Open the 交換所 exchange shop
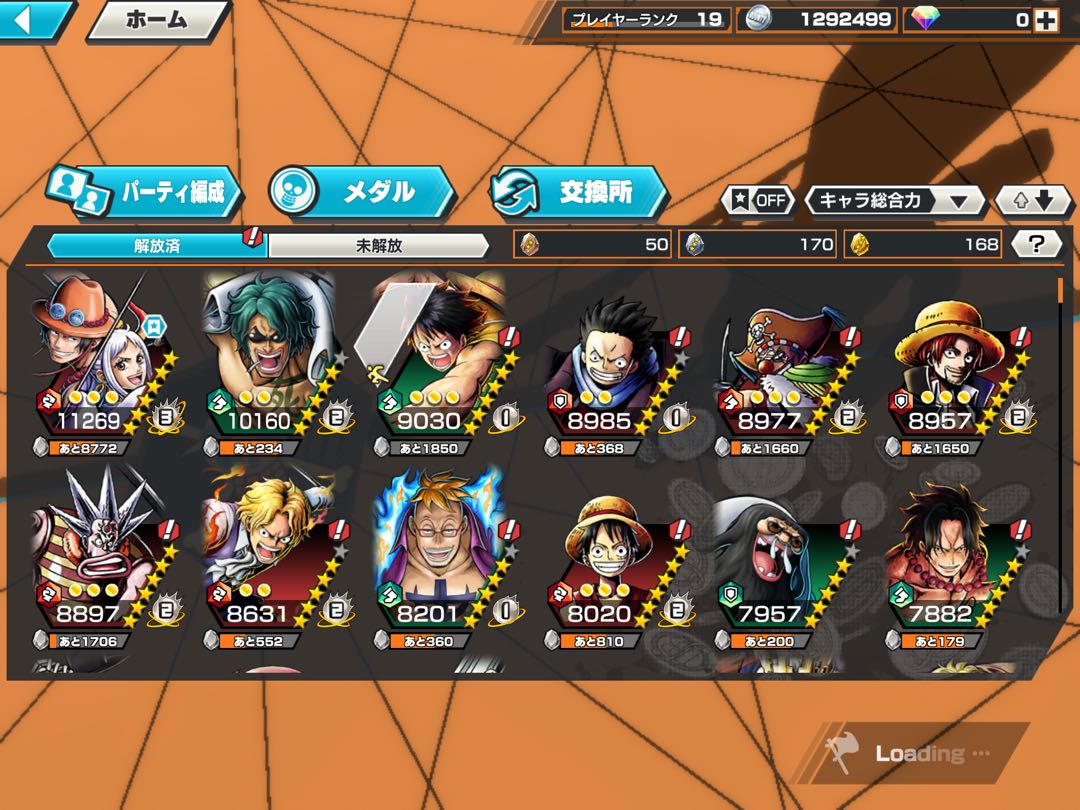1080x810 pixels. (578, 192)
